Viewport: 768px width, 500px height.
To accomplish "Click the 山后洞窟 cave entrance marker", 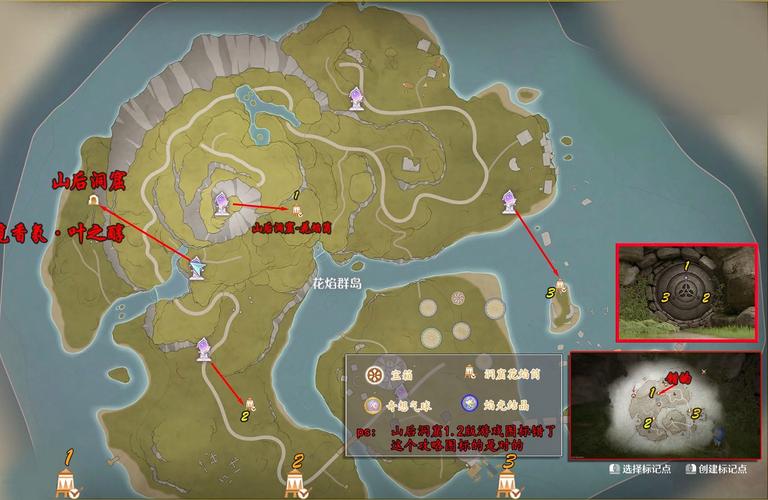I will pyautogui.click(x=93, y=201).
